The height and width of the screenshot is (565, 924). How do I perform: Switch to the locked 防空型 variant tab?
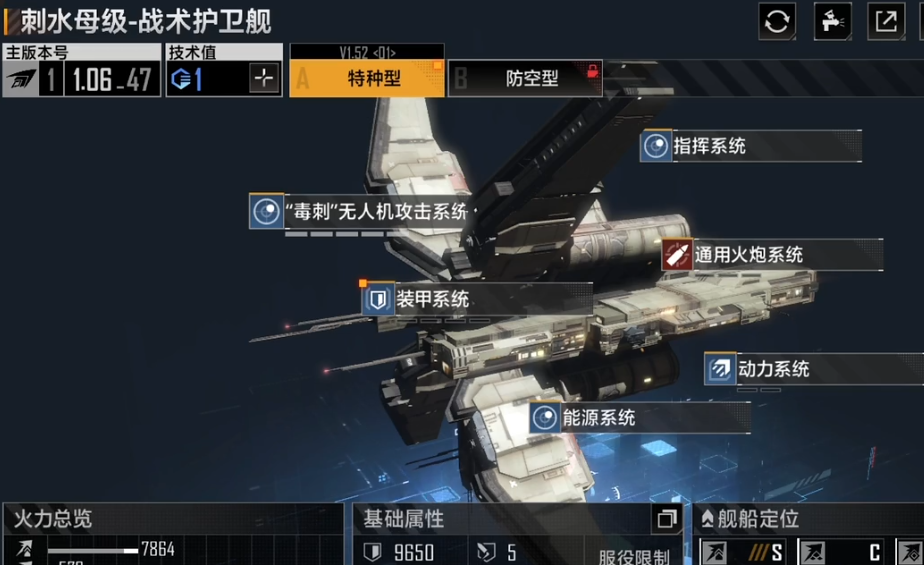[x=525, y=79]
